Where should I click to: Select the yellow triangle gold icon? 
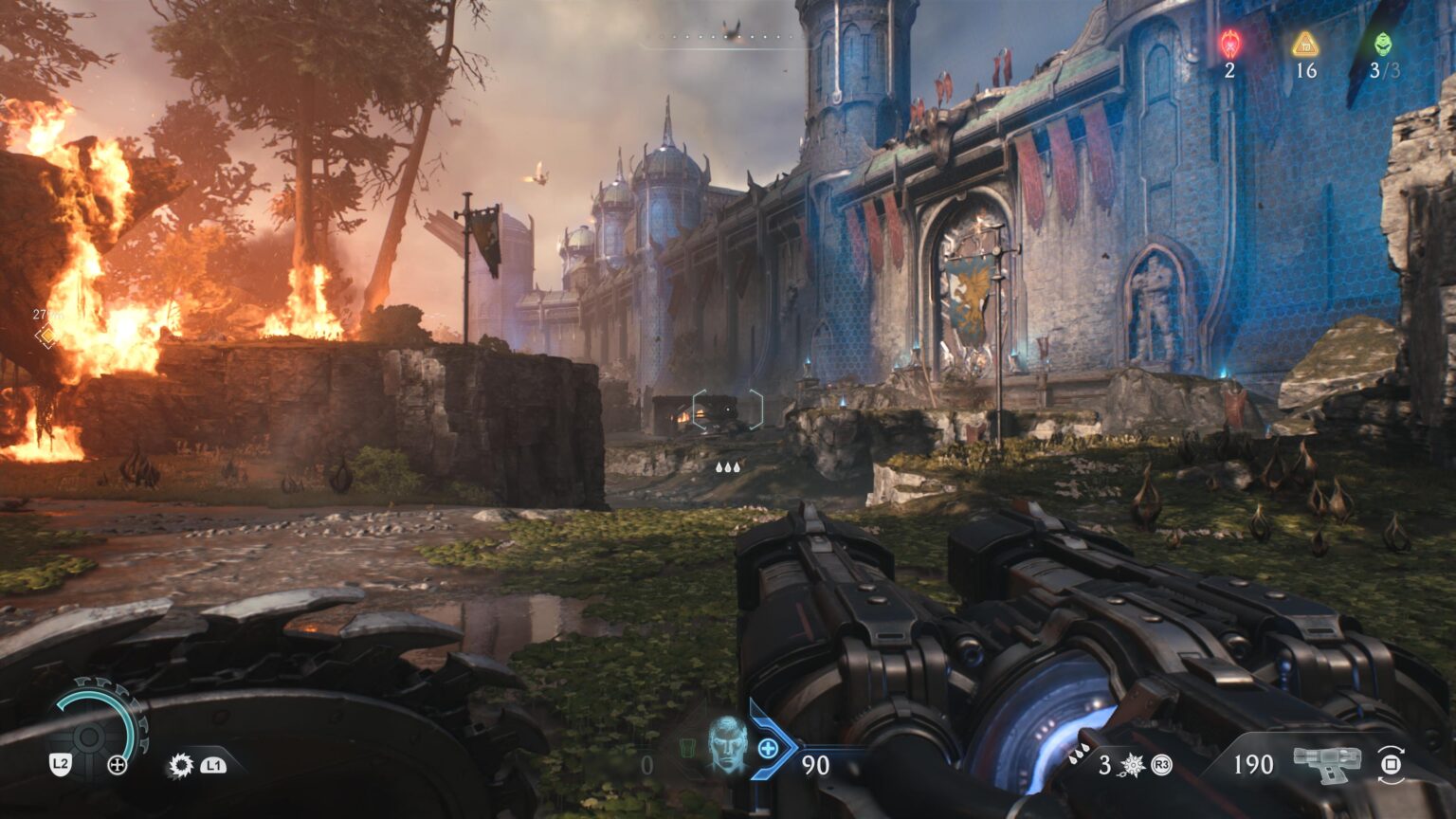[1305, 44]
